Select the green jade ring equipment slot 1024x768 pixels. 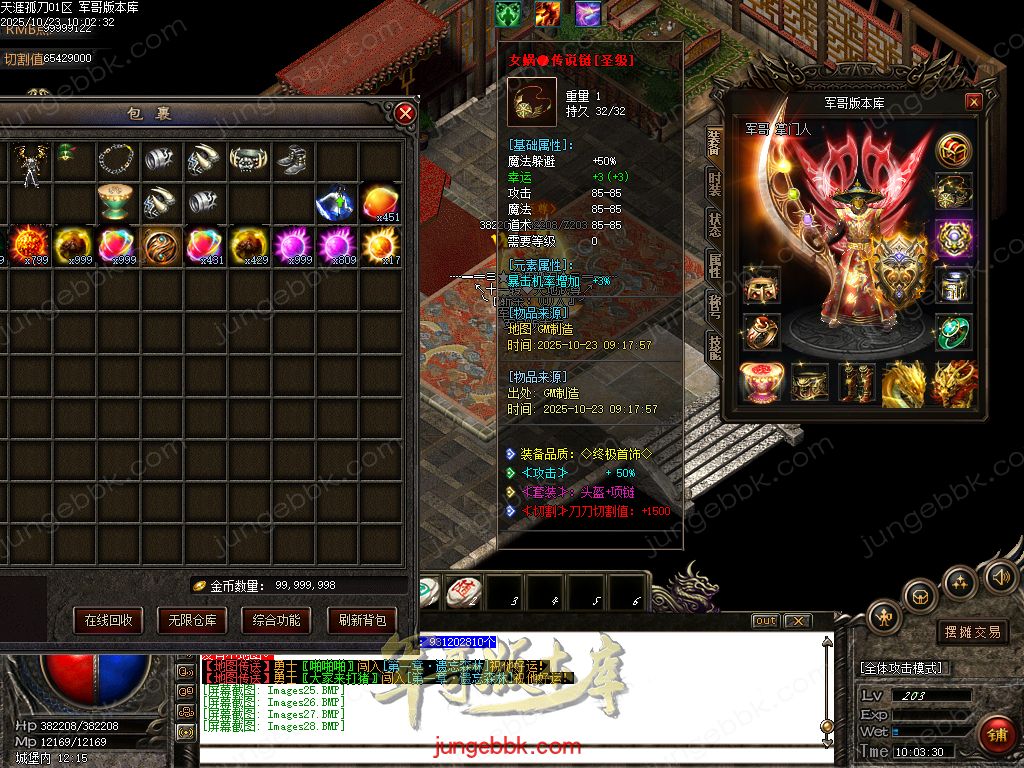954,332
